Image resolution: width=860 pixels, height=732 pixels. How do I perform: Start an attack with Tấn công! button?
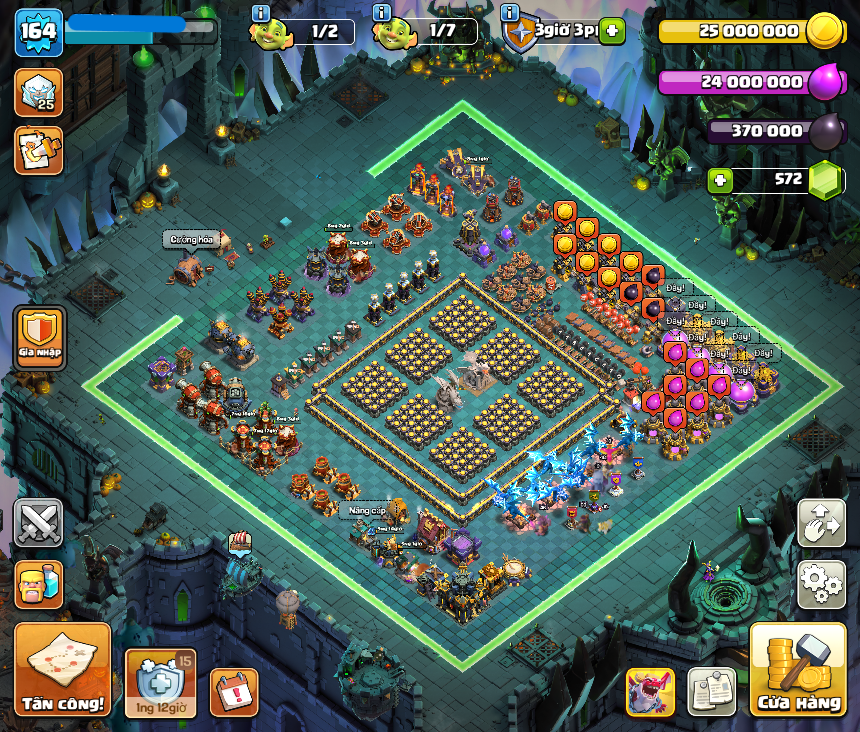[62, 668]
